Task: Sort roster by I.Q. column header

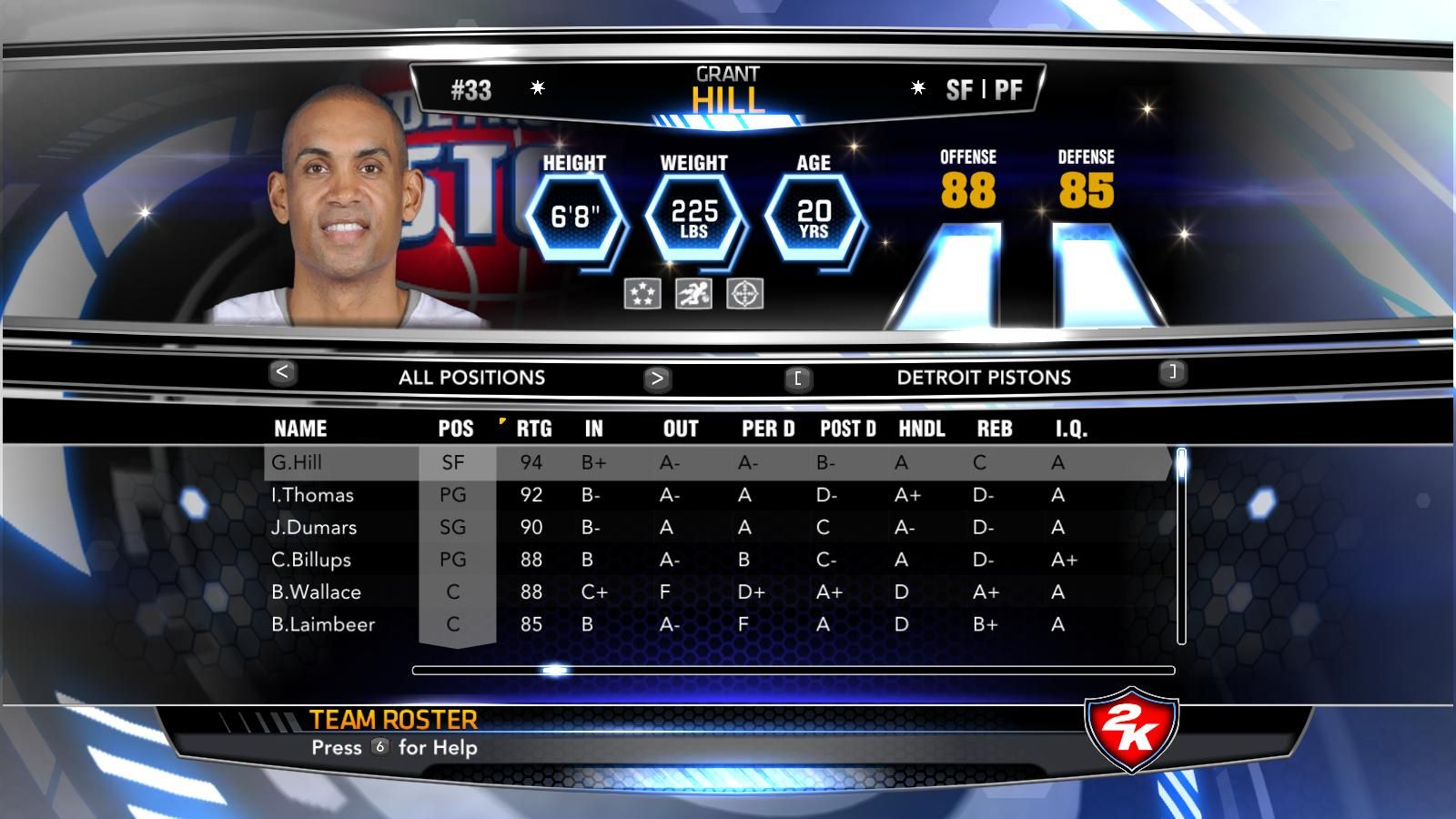Action: [1071, 429]
